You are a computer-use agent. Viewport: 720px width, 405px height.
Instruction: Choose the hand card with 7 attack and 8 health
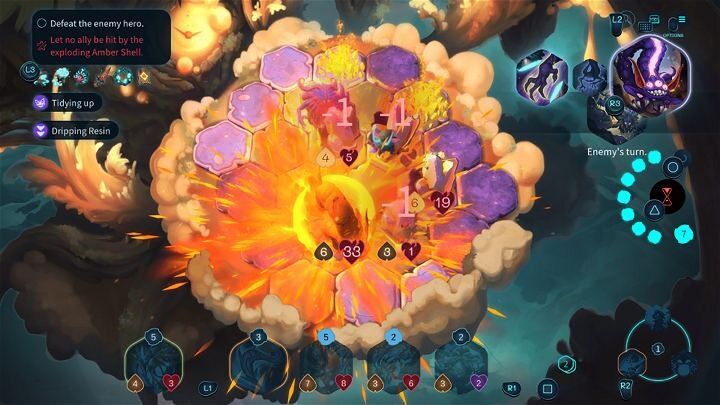327,364
